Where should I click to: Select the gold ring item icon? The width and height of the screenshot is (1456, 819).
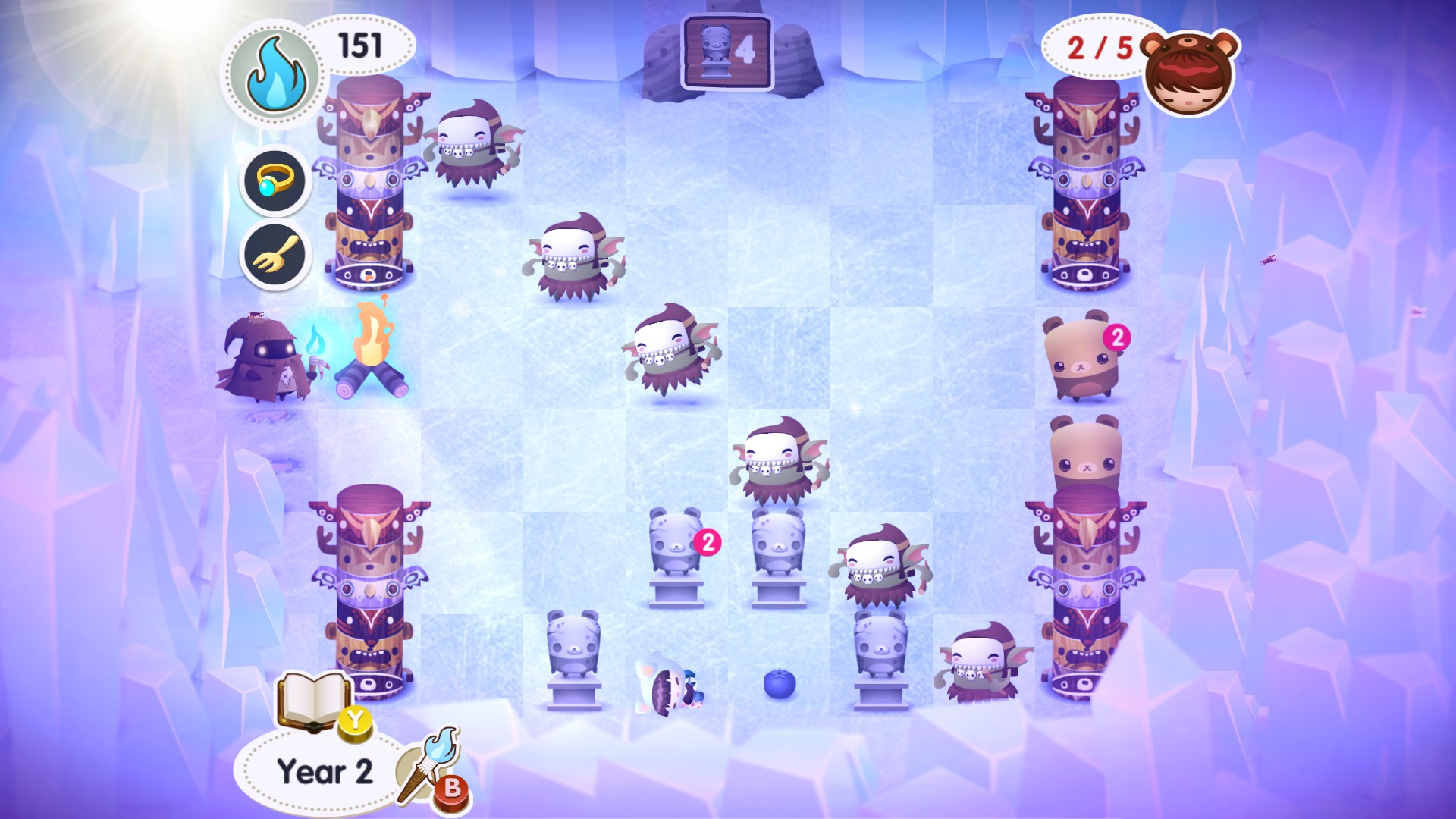[x=275, y=182]
